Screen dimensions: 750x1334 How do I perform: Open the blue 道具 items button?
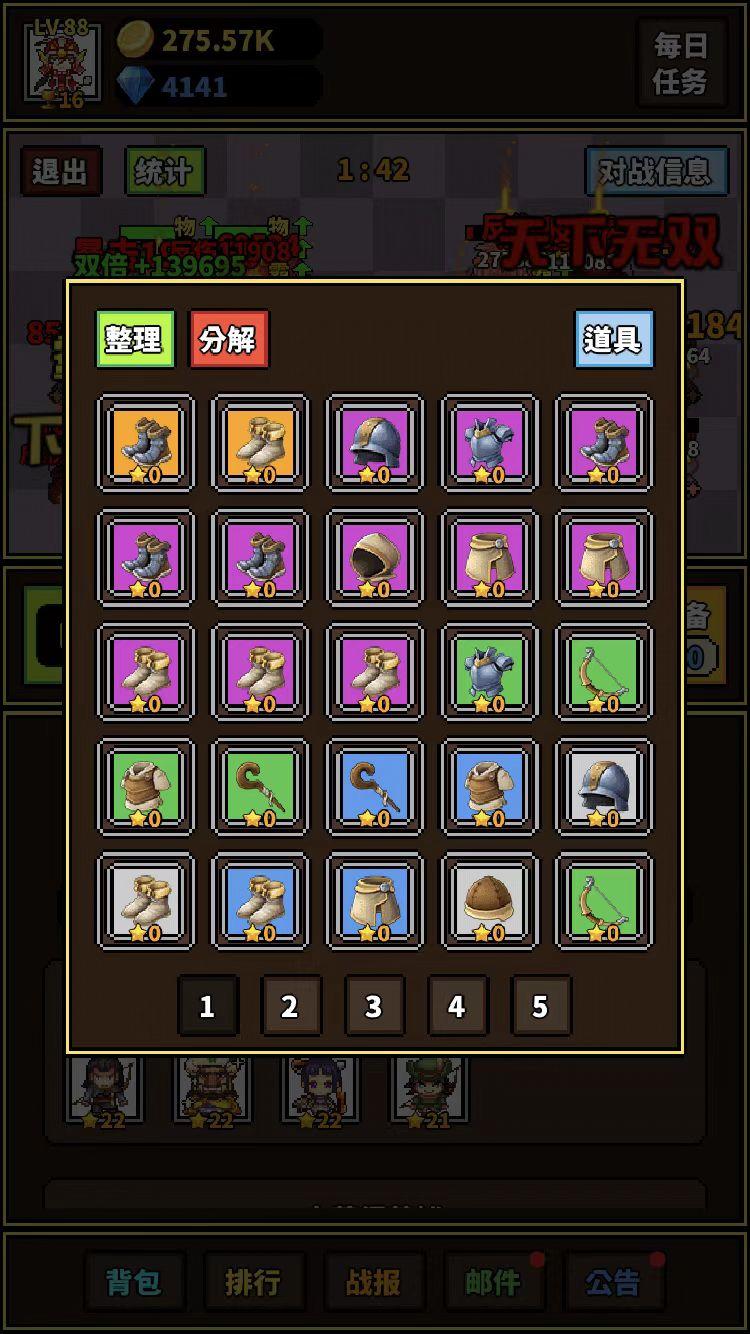click(613, 339)
